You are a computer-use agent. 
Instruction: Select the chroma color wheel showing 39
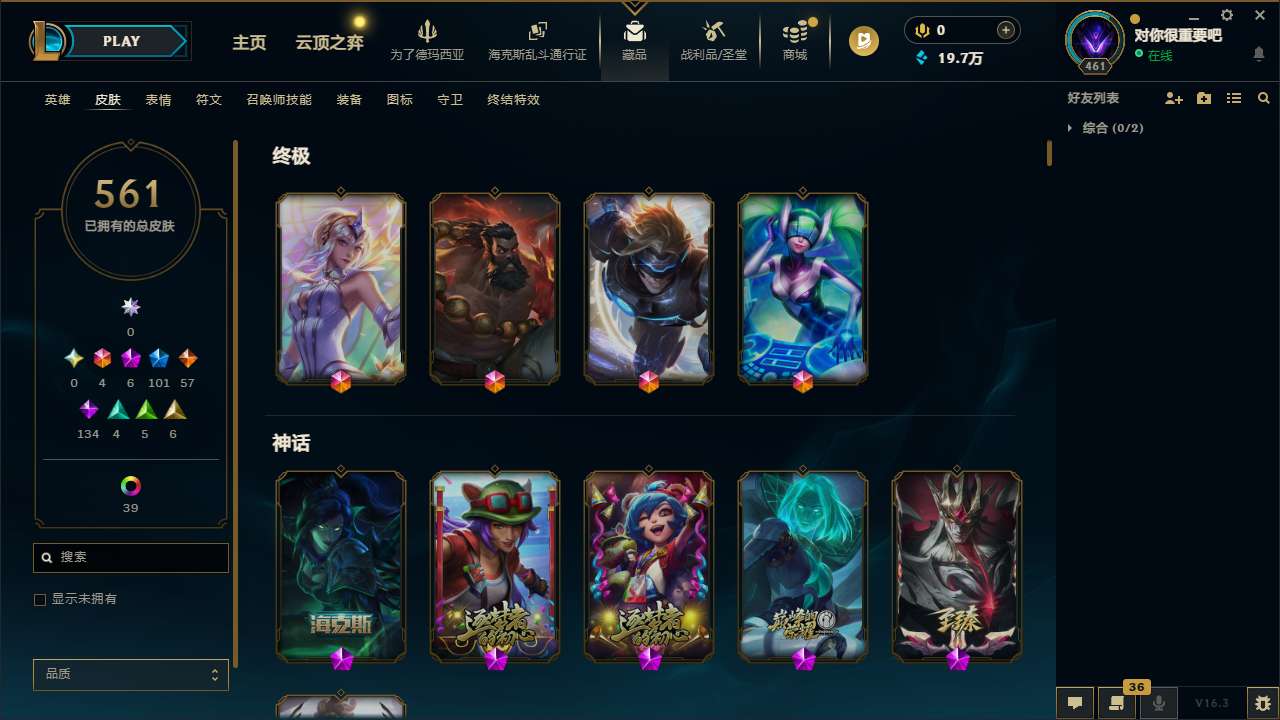[x=130, y=487]
